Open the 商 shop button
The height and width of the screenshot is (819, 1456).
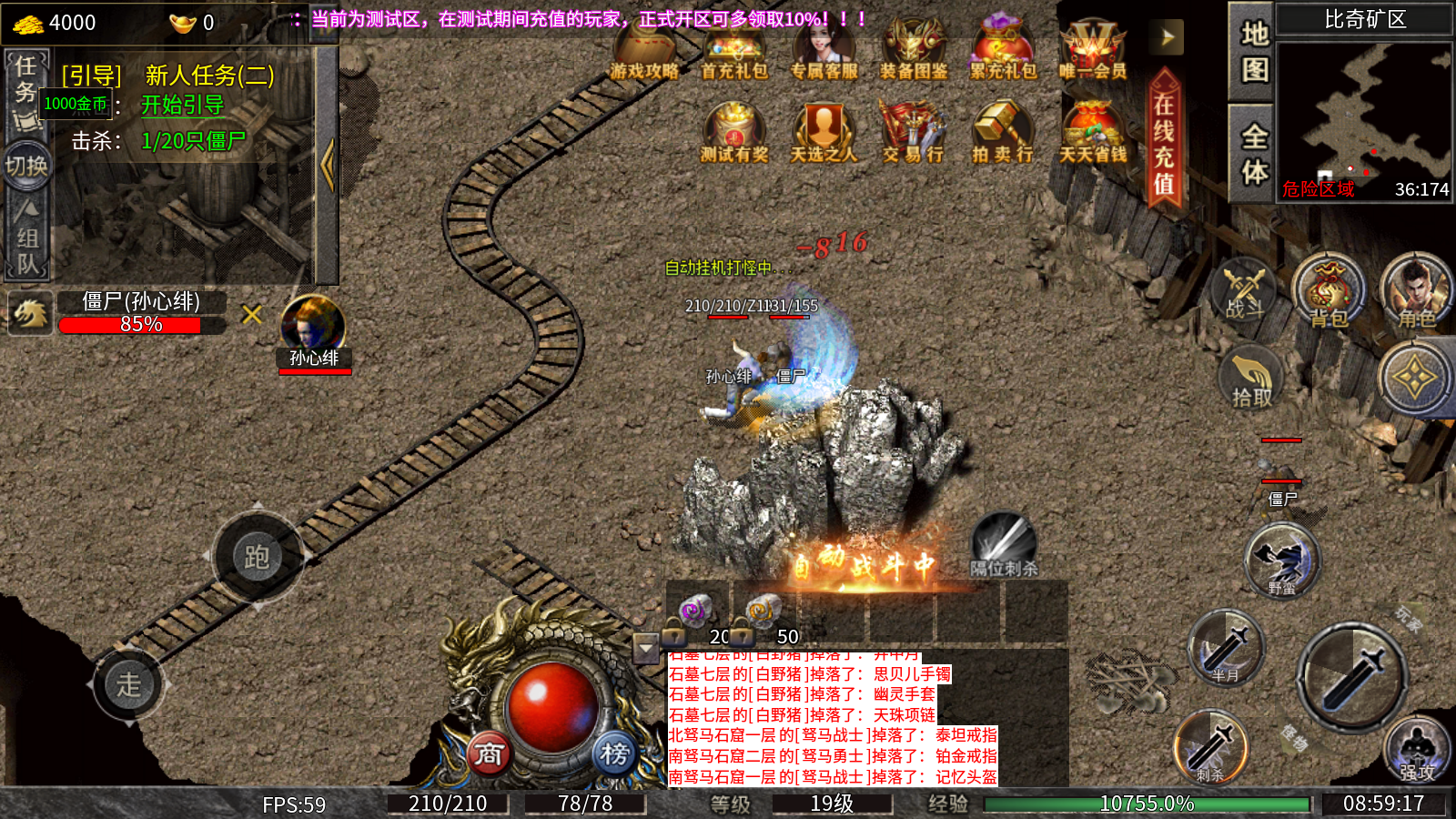pyautogui.click(x=489, y=753)
